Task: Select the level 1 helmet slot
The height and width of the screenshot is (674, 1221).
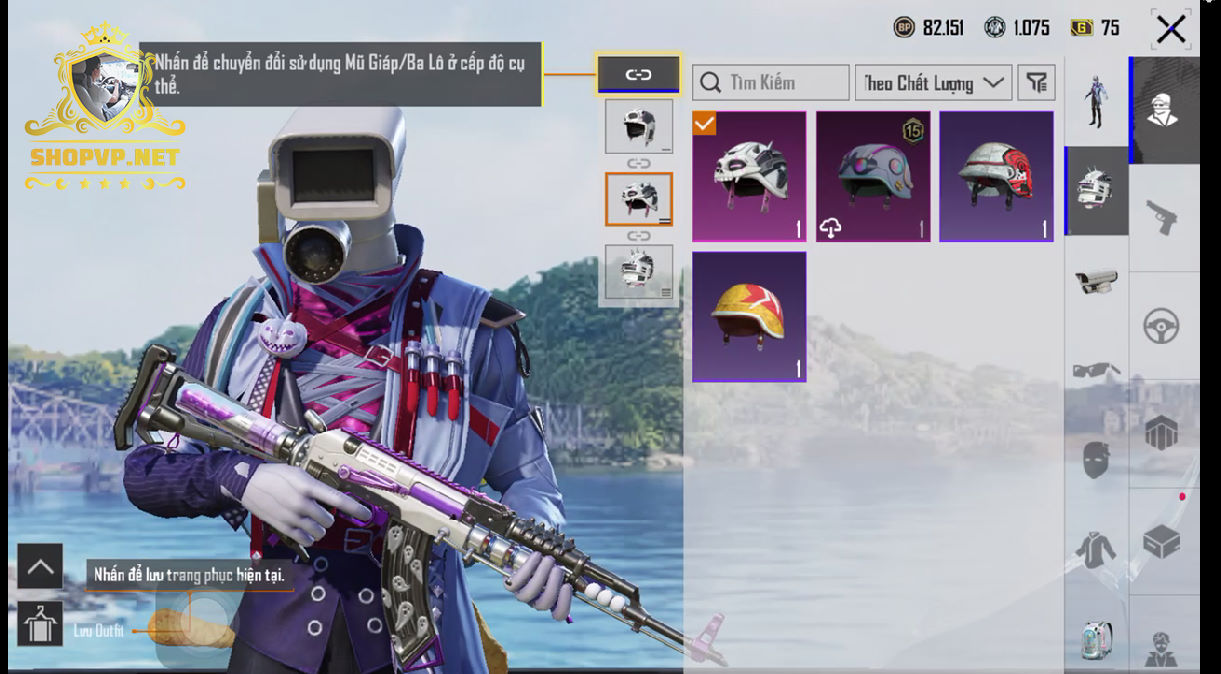Action: pos(639,126)
